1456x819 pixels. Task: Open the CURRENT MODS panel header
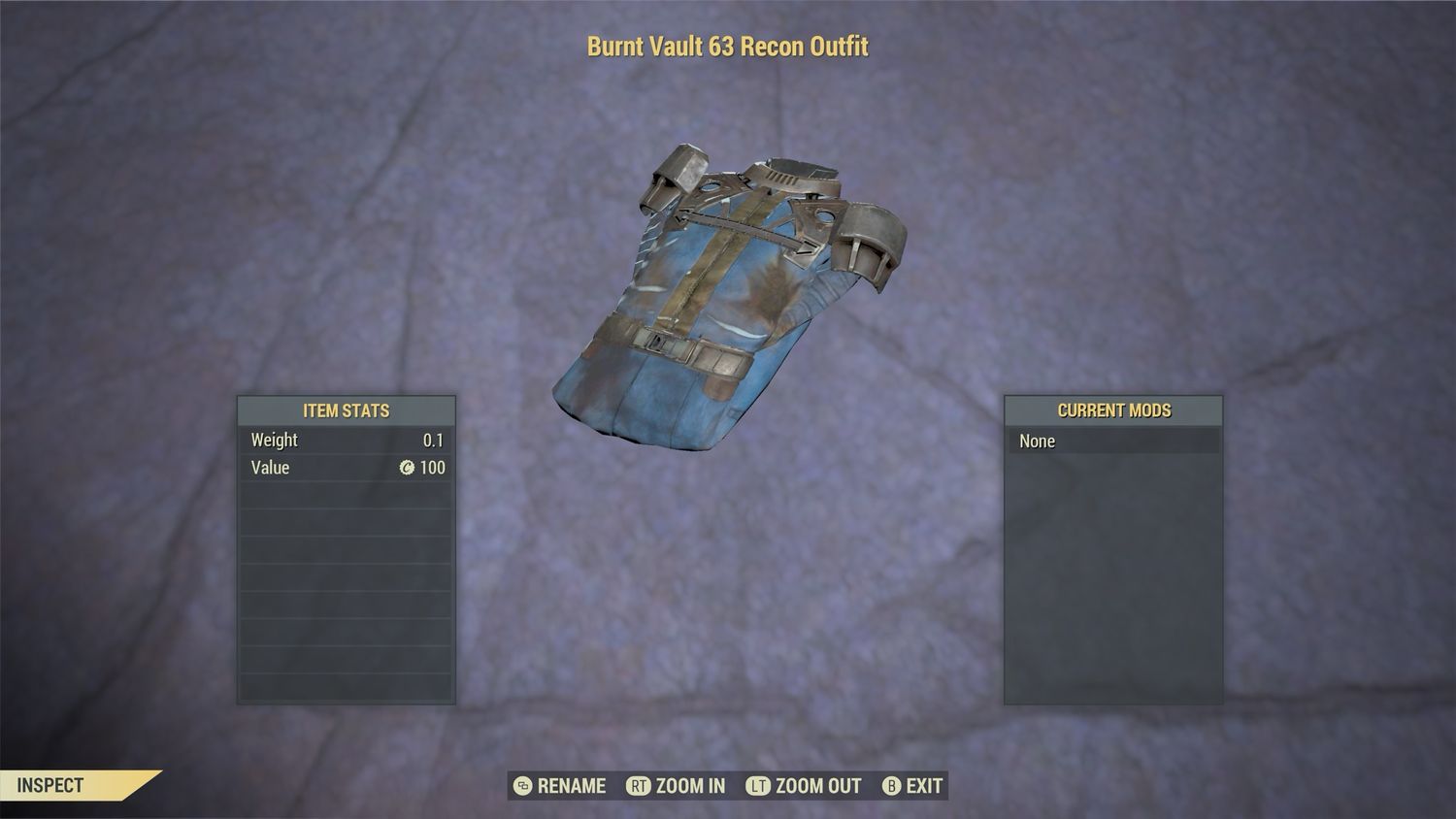pyautogui.click(x=1113, y=410)
